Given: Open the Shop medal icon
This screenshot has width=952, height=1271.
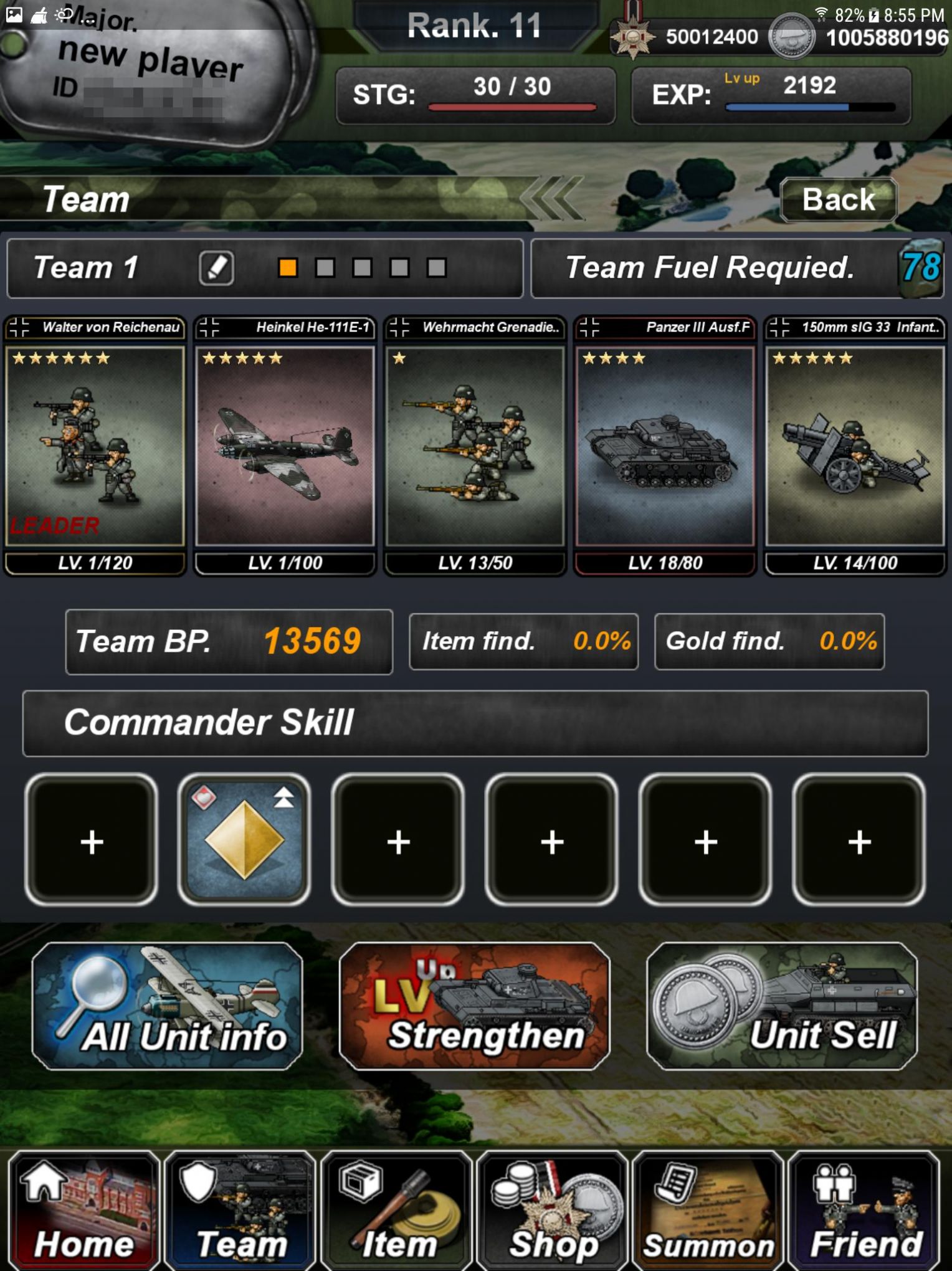Looking at the screenshot, I should point(550,1202).
